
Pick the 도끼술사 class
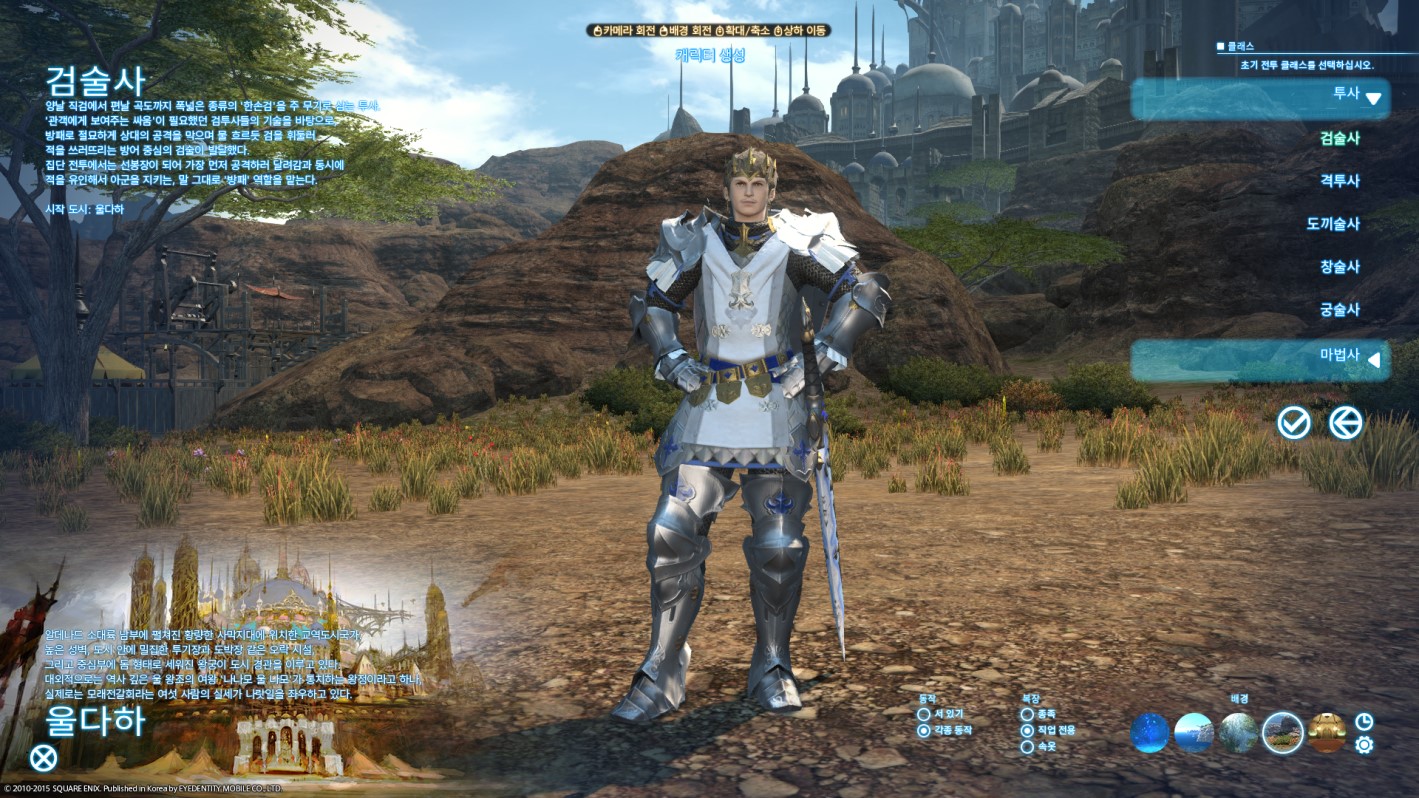(1333, 224)
